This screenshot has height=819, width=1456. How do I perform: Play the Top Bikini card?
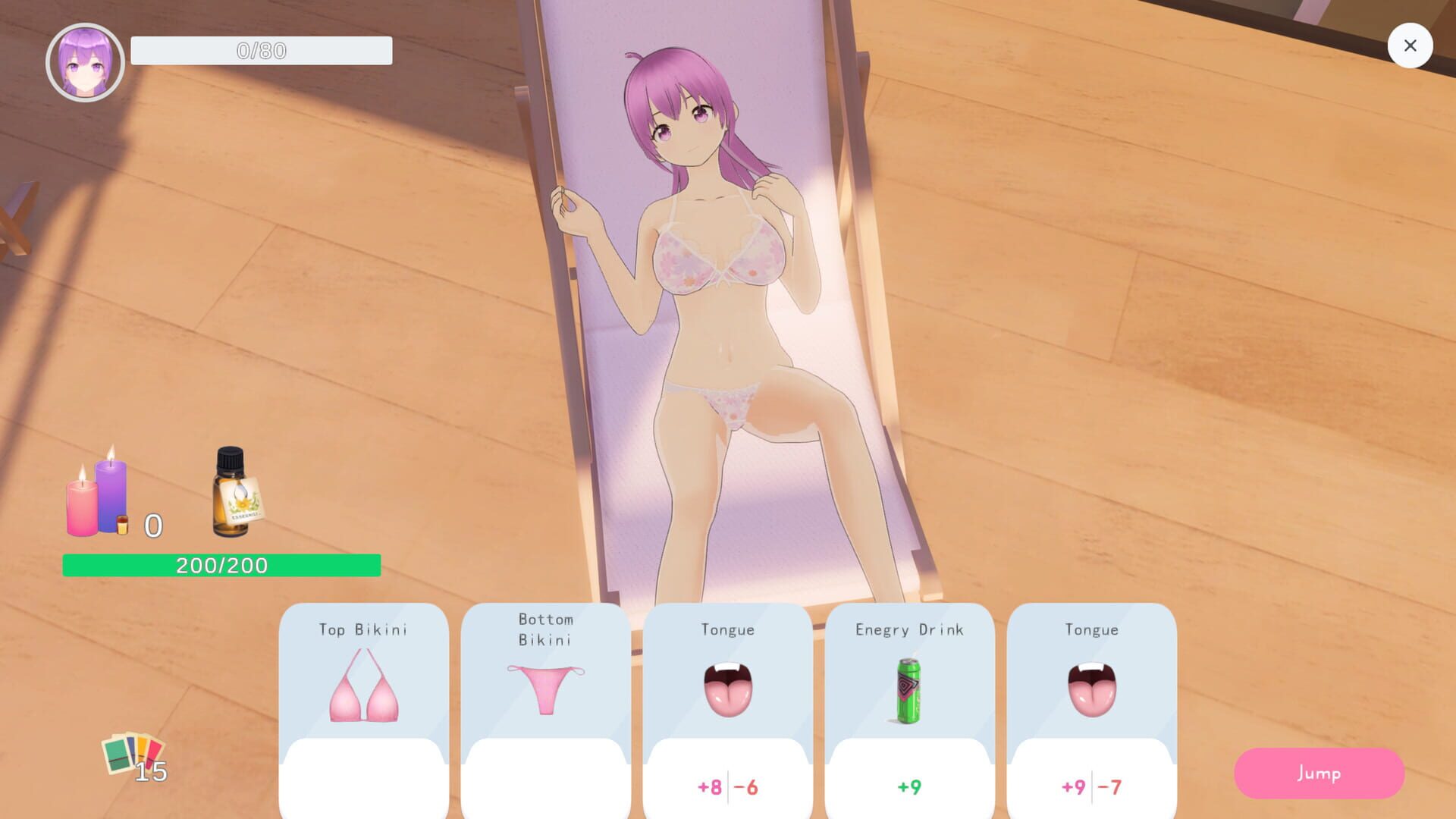pos(364,705)
